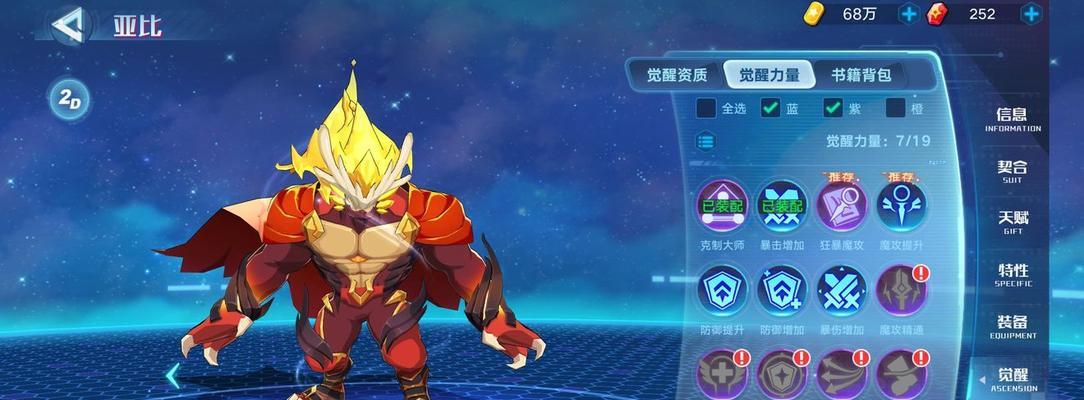Add more red gems with plus button
Image resolution: width=1084 pixels, height=400 pixels.
click(1031, 14)
